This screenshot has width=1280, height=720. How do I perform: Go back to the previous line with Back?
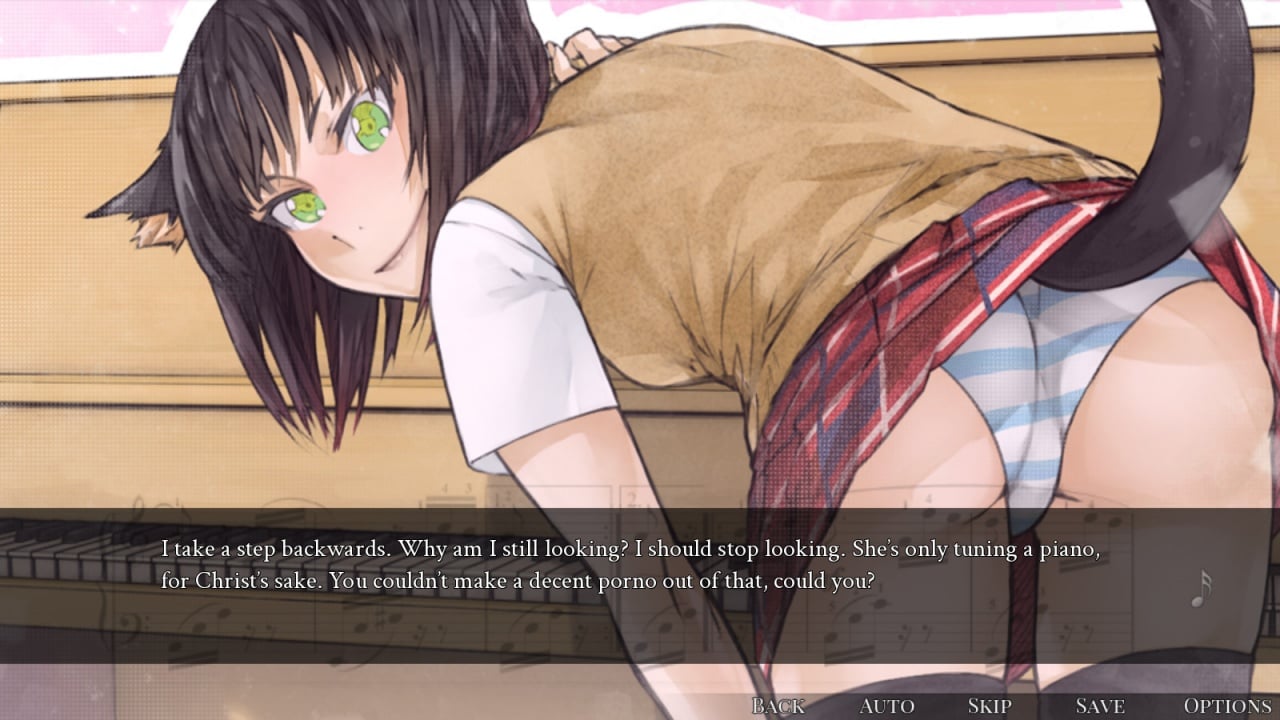coord(778,706)
